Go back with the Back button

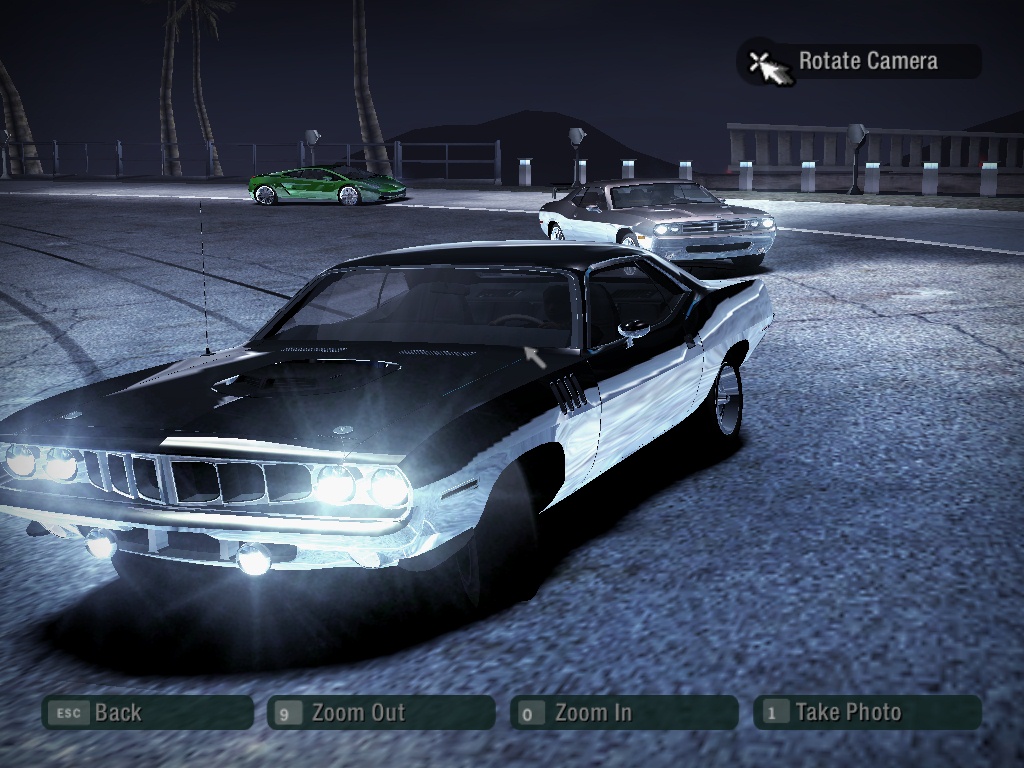tap(146, 713)
